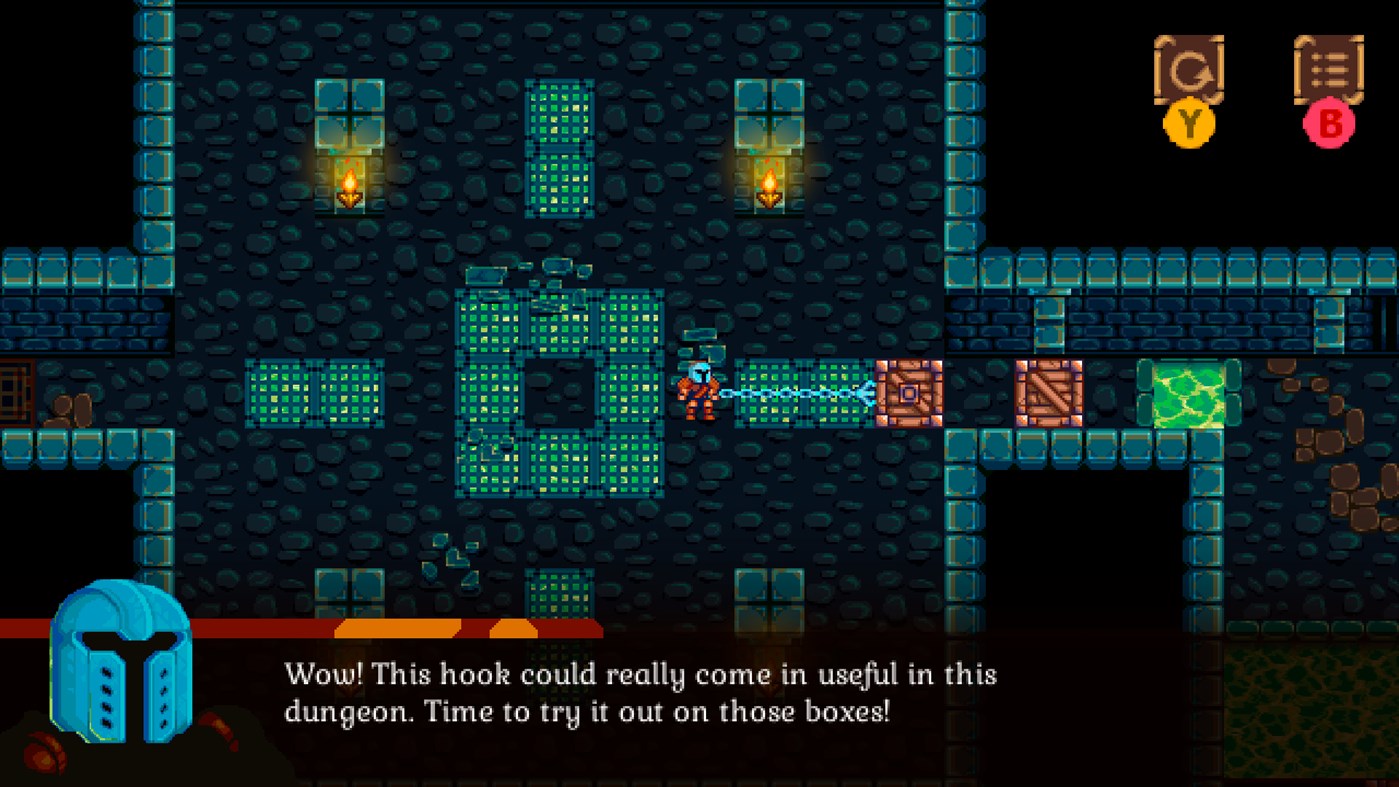Select the first wooden crate with the target mark
The height and width of the screenshot is (787, 1399).
[x=908, y=394]
